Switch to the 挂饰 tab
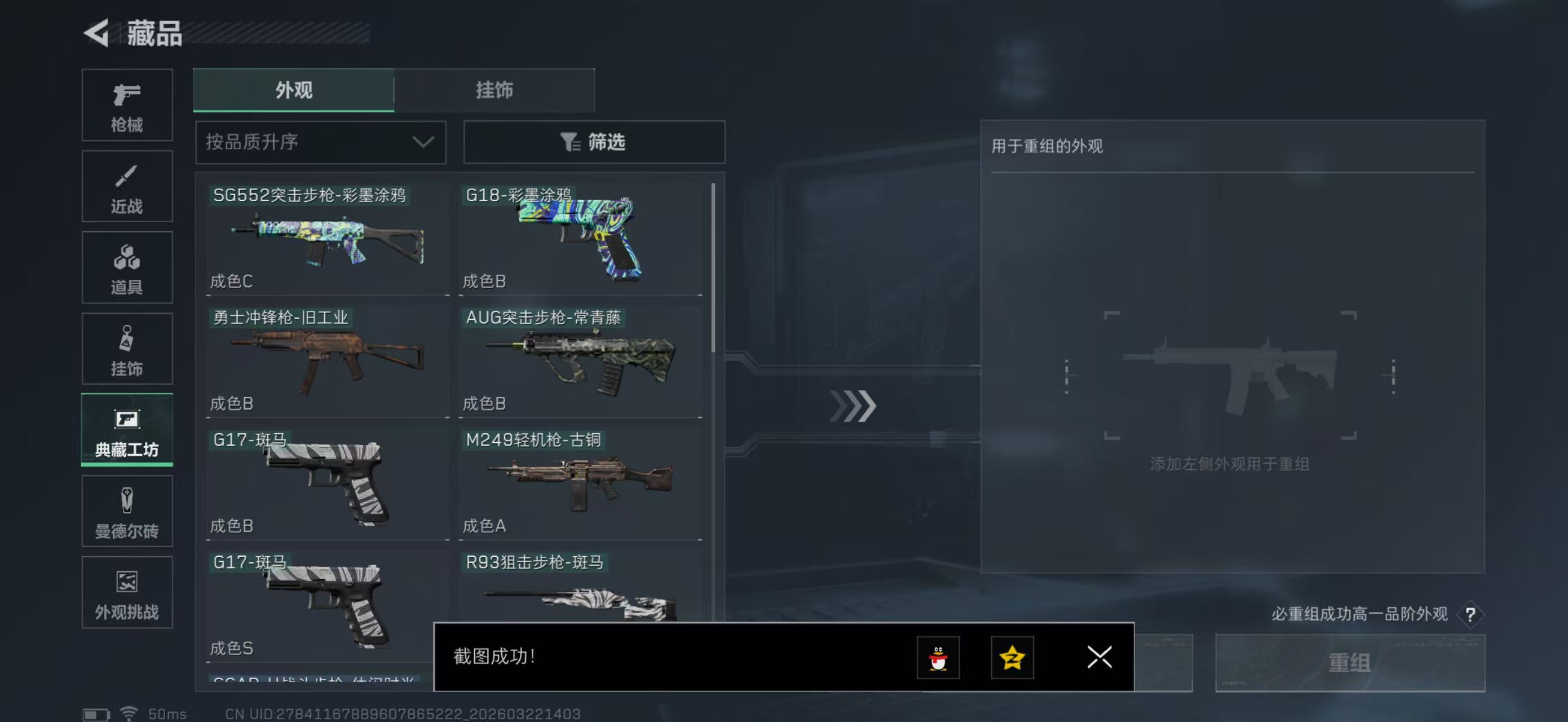The width and height of the screenshot is (1568, 722). click(494, 90)
